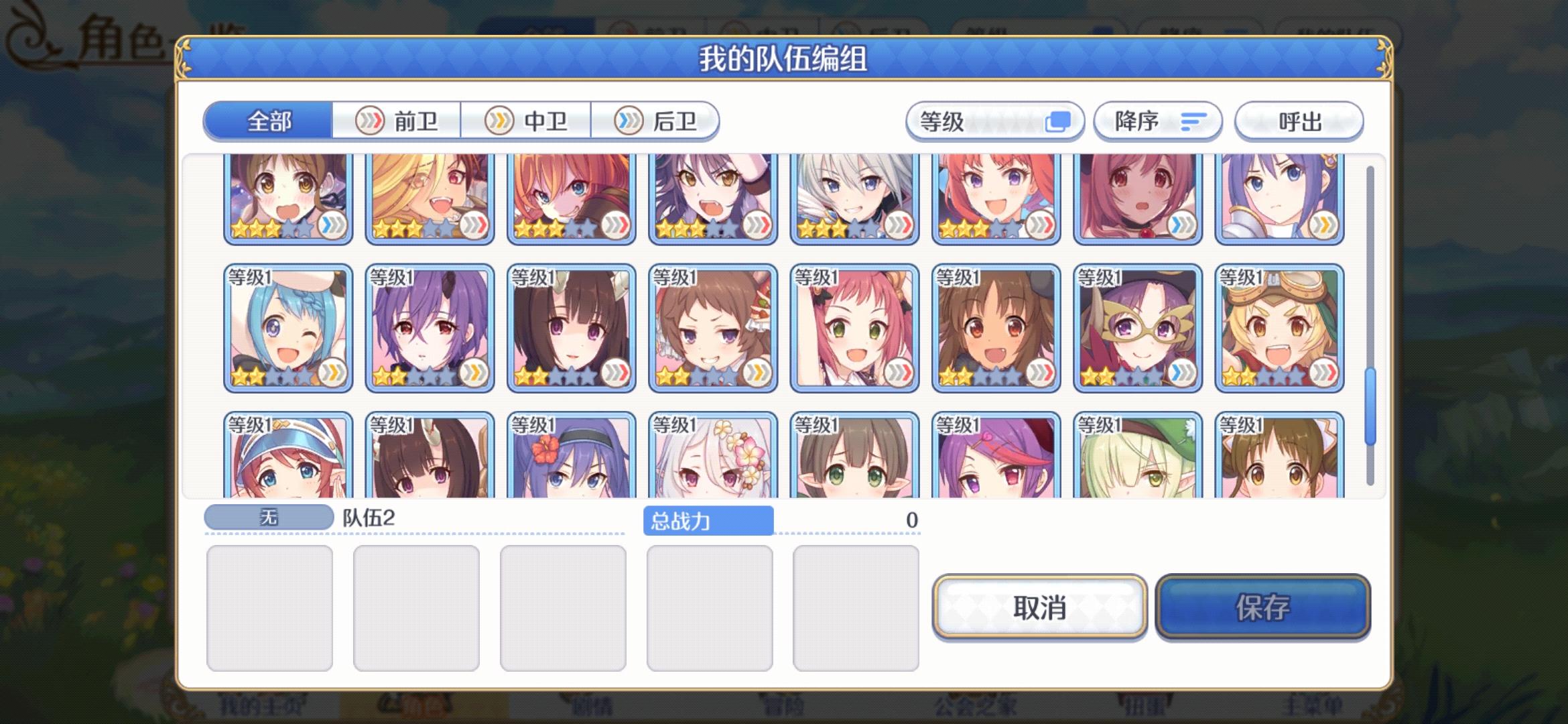1568x724 pixels.
Task: Open the 呼出 call-out panel
Action: point(1299,121)
